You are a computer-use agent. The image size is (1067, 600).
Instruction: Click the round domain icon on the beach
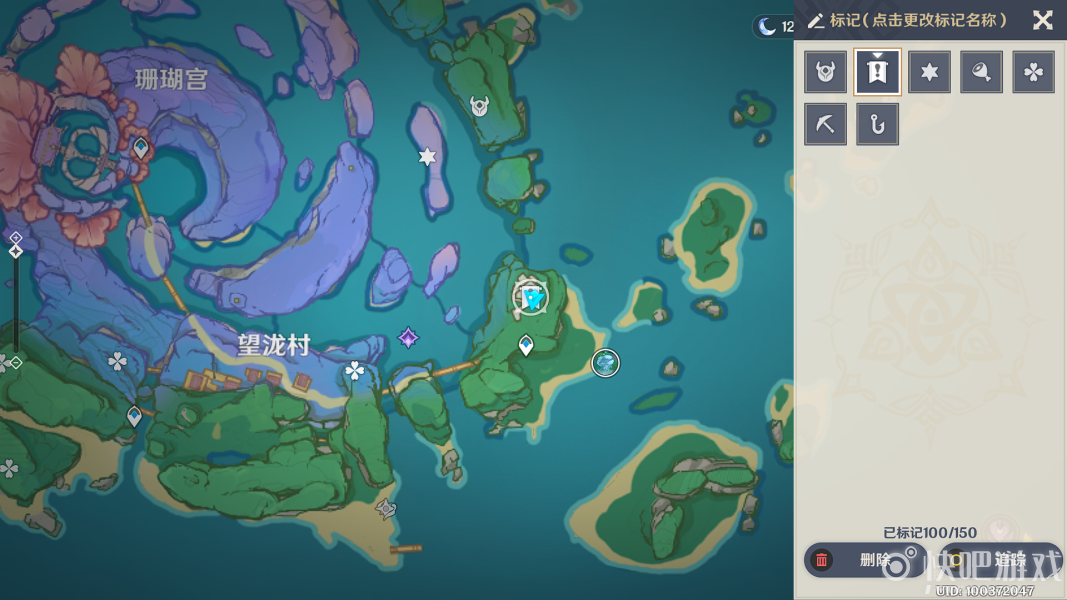pos(605,362)
